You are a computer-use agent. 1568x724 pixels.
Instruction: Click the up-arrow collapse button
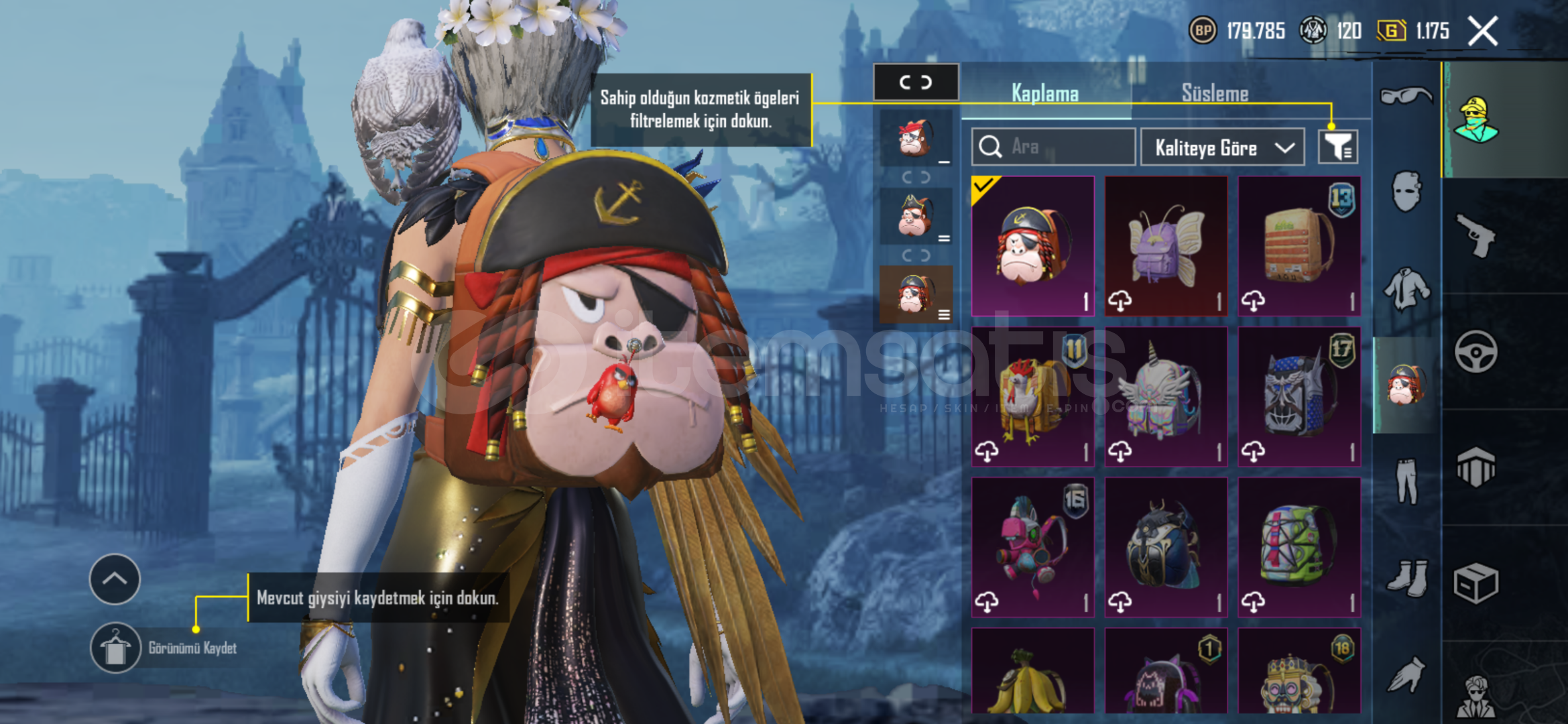[115, 579]
